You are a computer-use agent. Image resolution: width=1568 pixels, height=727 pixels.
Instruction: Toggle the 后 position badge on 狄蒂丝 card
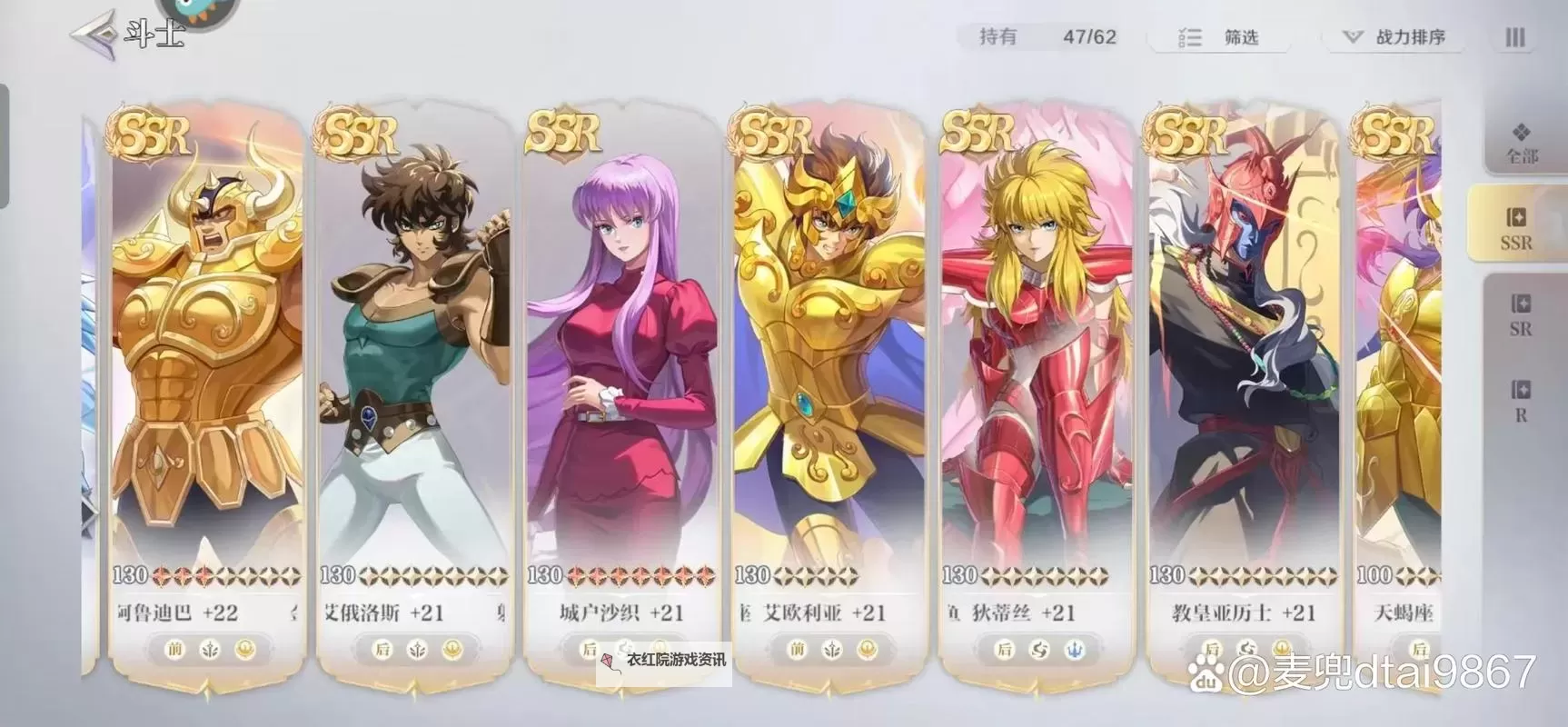pyautogui.click(x=1005, y=648)
